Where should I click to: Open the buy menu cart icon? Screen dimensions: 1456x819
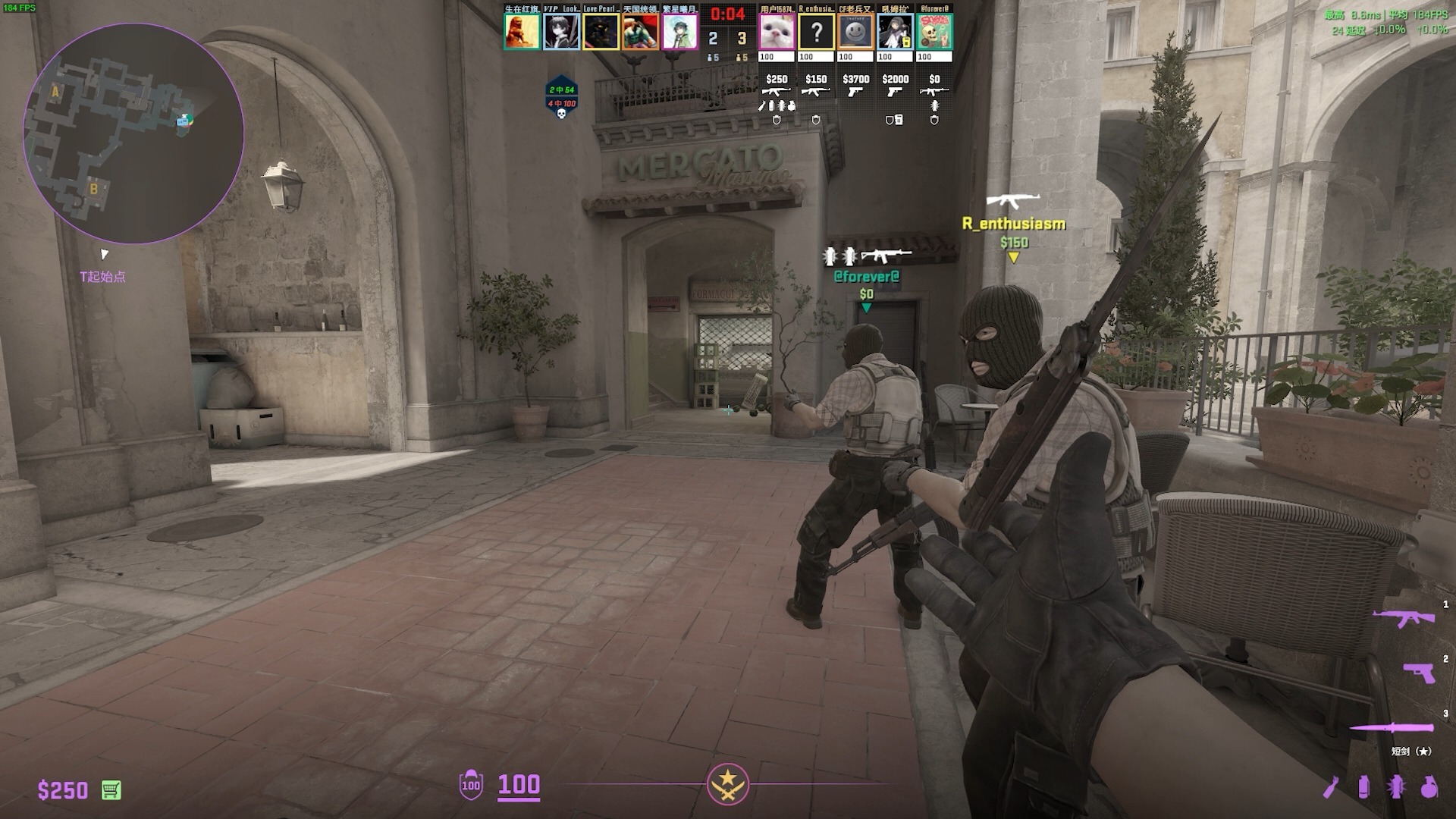[111, 790]
